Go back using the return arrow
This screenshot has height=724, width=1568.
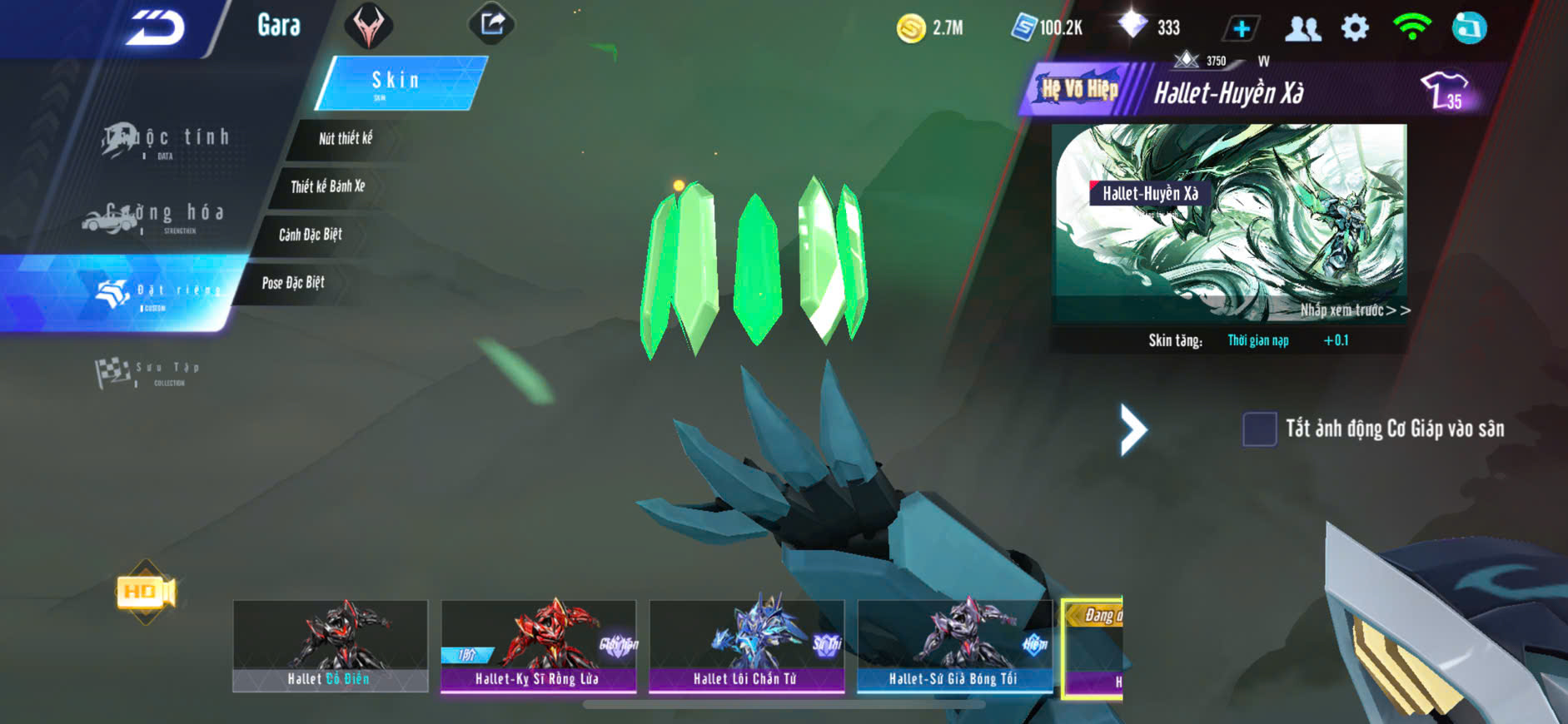[156, 27]
